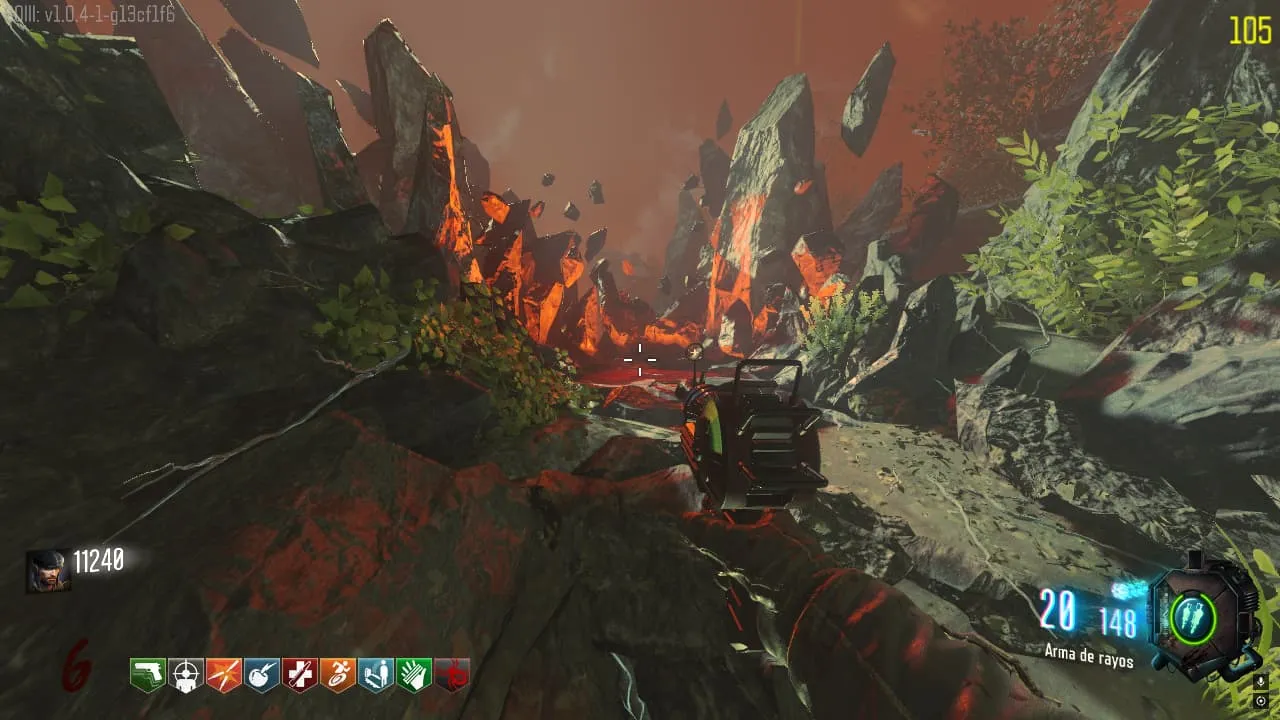Select the Quick Revive perk icon
The height and width of the screenshot is (720, 1280).
[376, 675]
